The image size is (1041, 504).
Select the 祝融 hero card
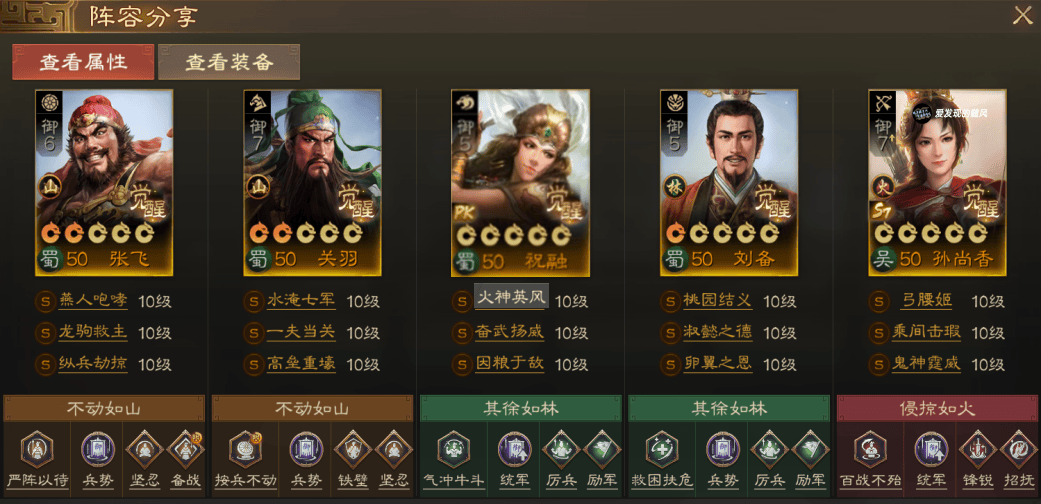tap(520, 183)
